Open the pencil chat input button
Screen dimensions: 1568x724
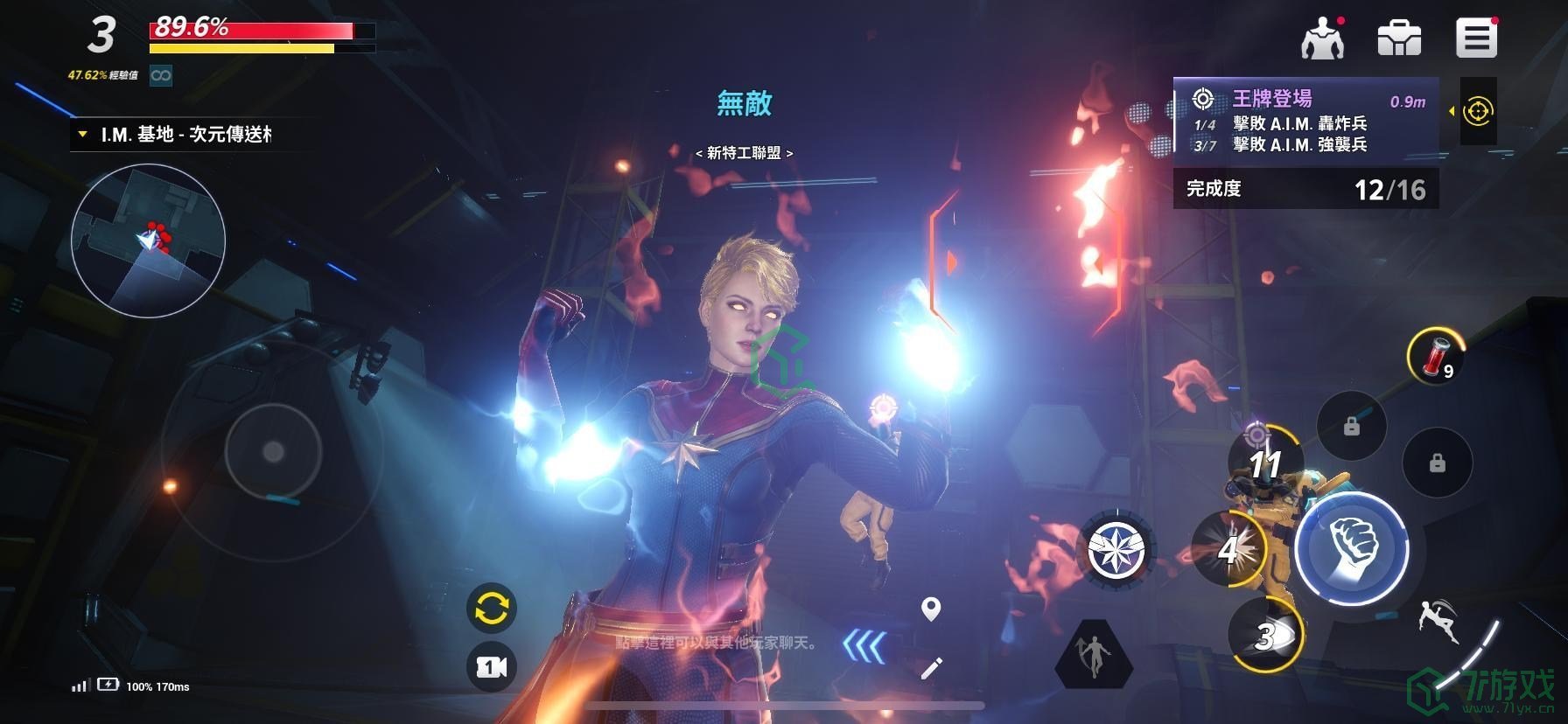(x=931, y=669)
